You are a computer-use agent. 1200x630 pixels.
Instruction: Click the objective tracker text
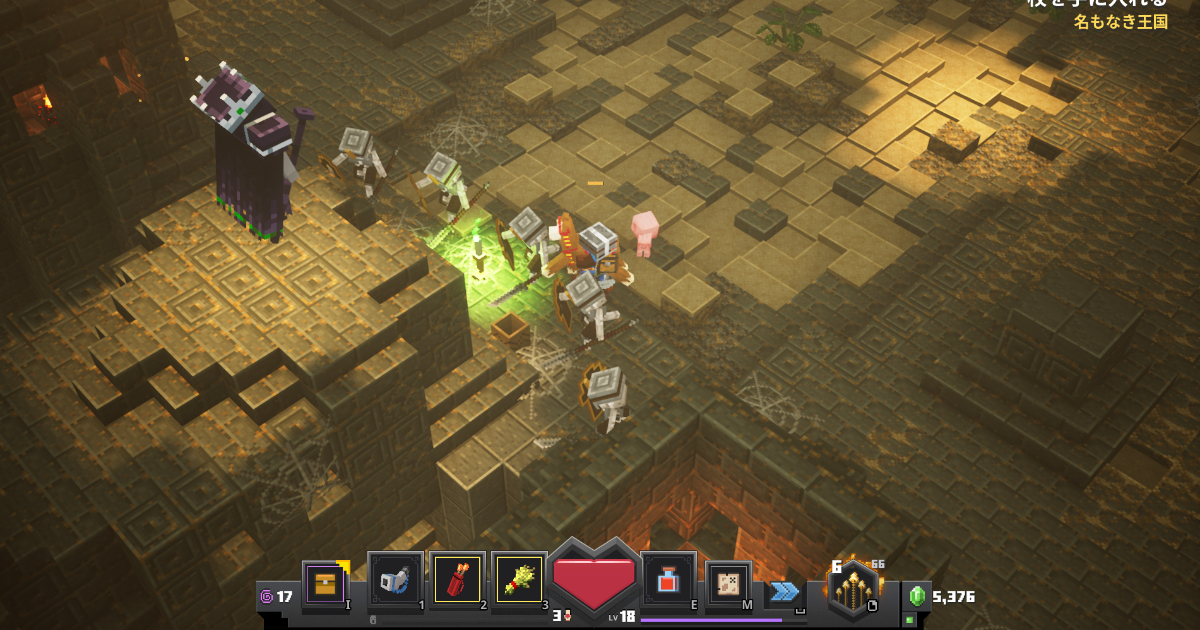tap(1120, 21)
